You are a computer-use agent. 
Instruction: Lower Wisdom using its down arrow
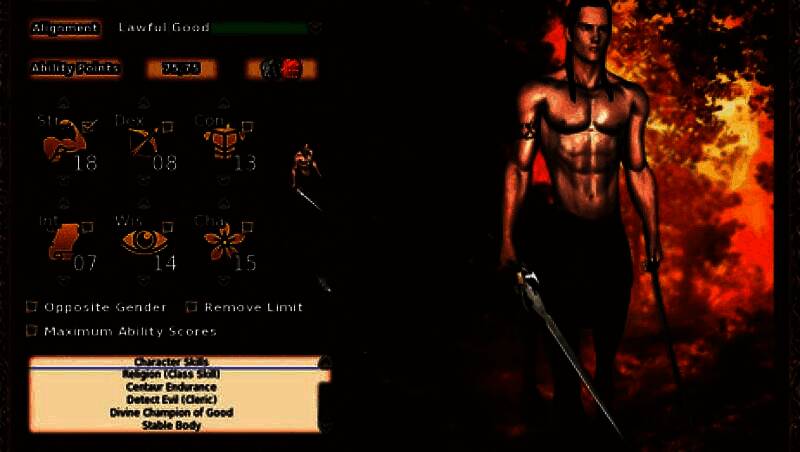[145, 281]
